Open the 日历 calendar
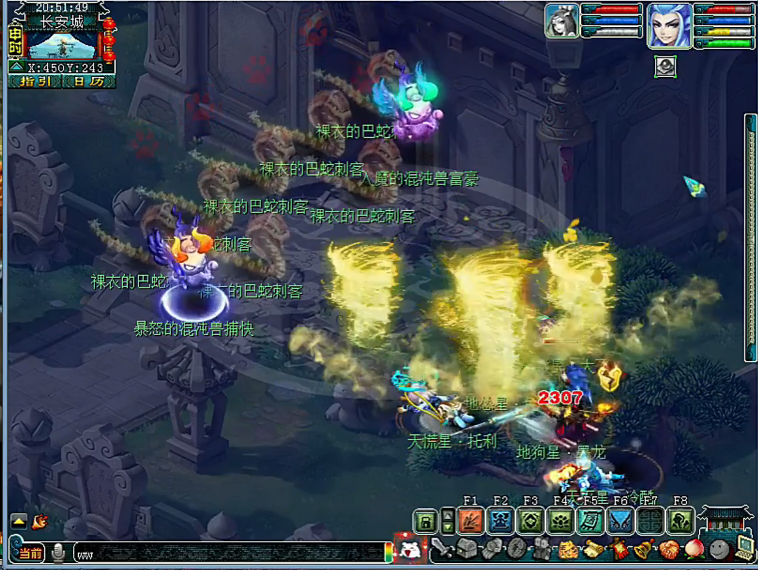The width and height of the screenshot is (758, 570). click(88, 82)
